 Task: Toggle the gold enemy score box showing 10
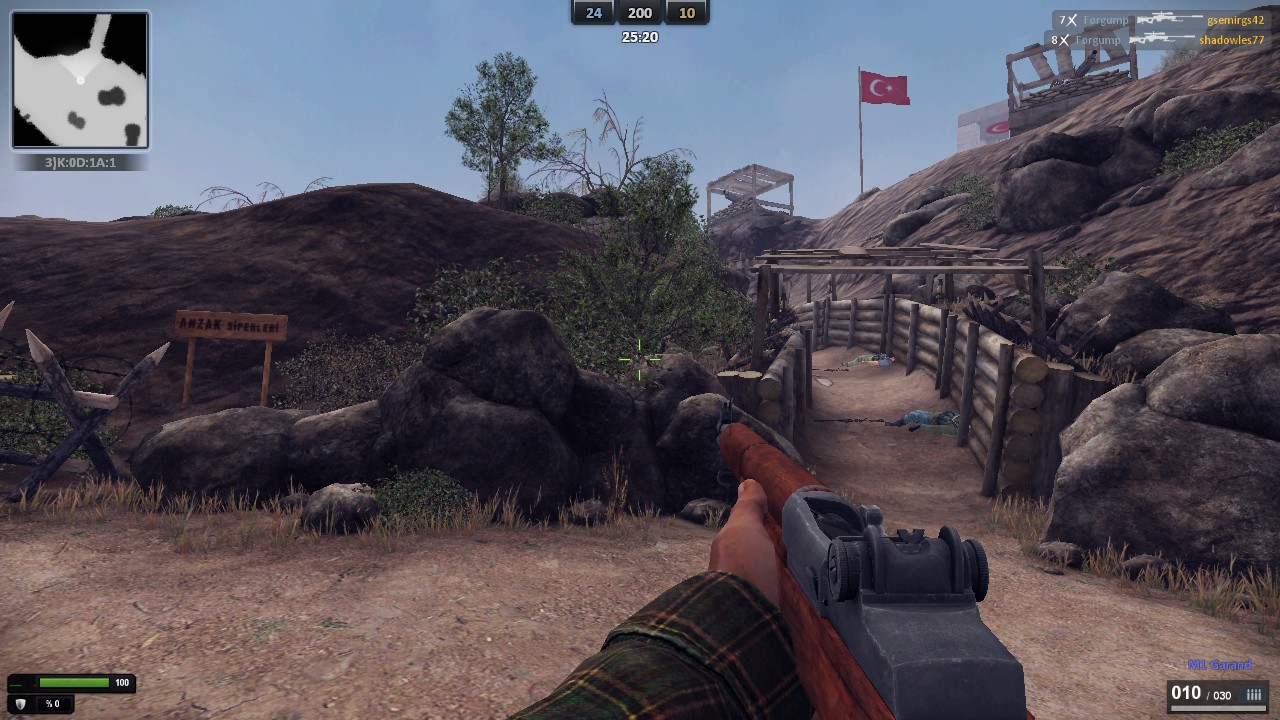tap(687, 14)
